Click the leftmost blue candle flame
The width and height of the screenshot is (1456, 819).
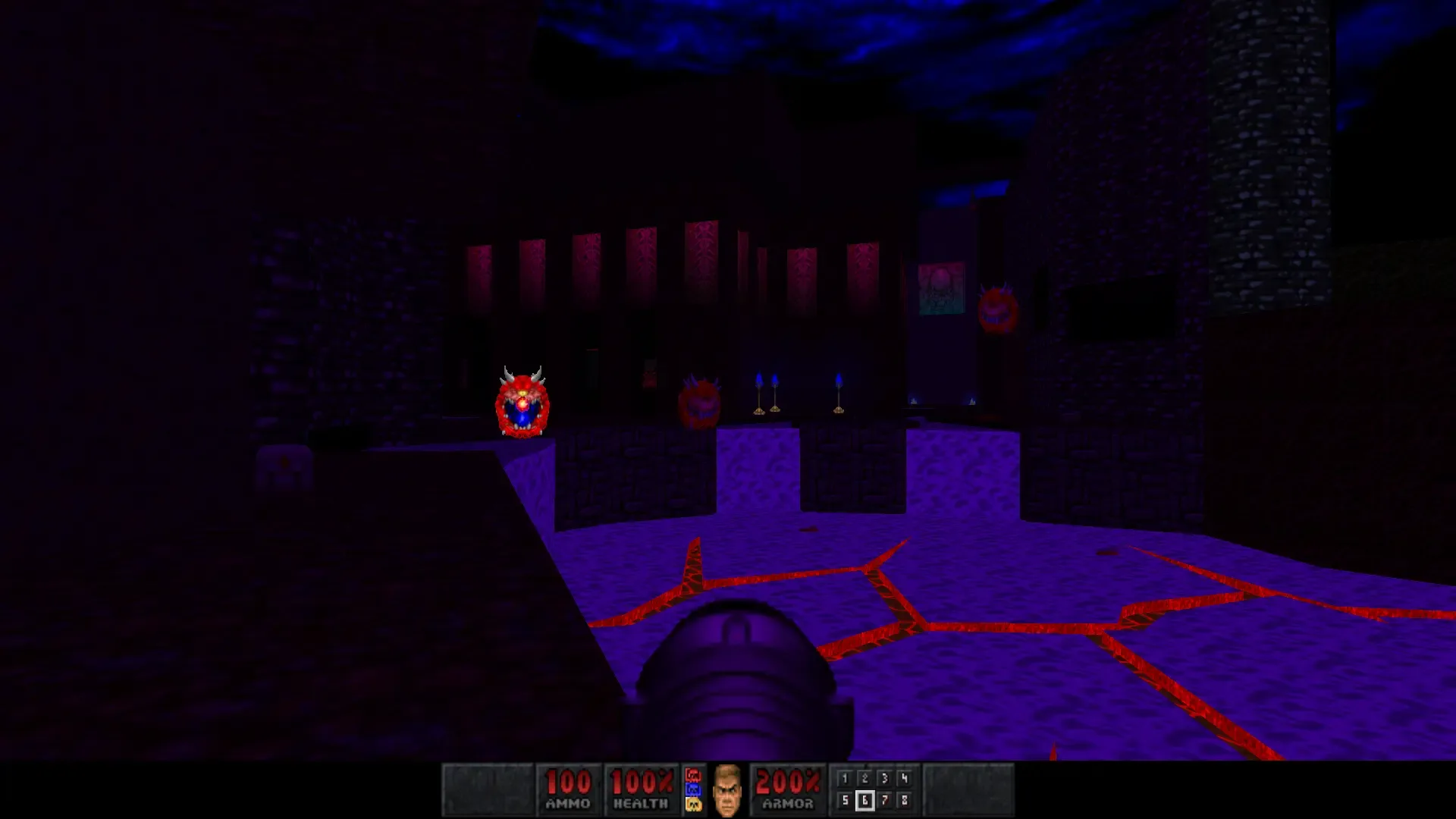(759, 377)
